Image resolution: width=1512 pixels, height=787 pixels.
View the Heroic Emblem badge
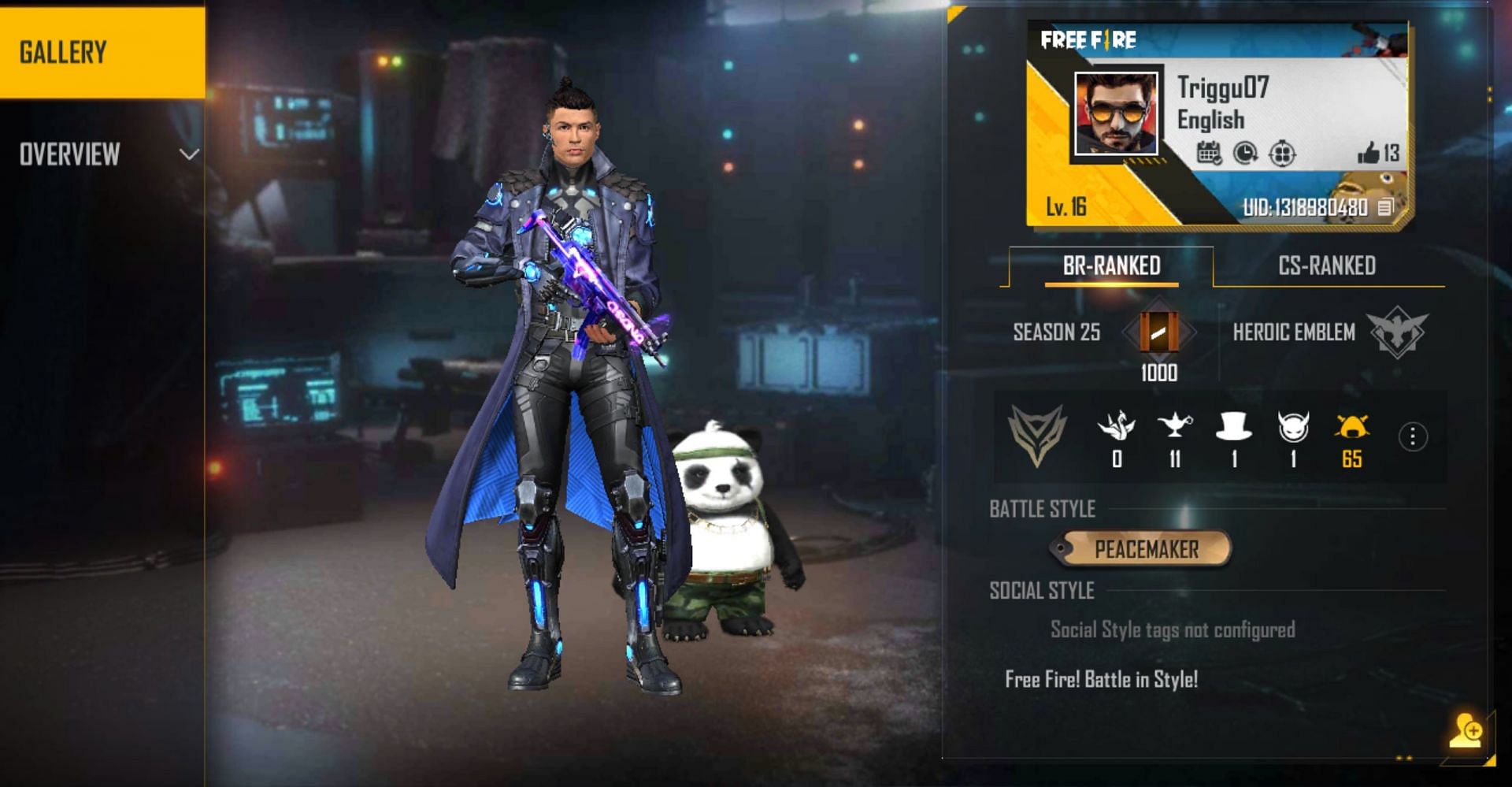click(x=1397, y=332)
